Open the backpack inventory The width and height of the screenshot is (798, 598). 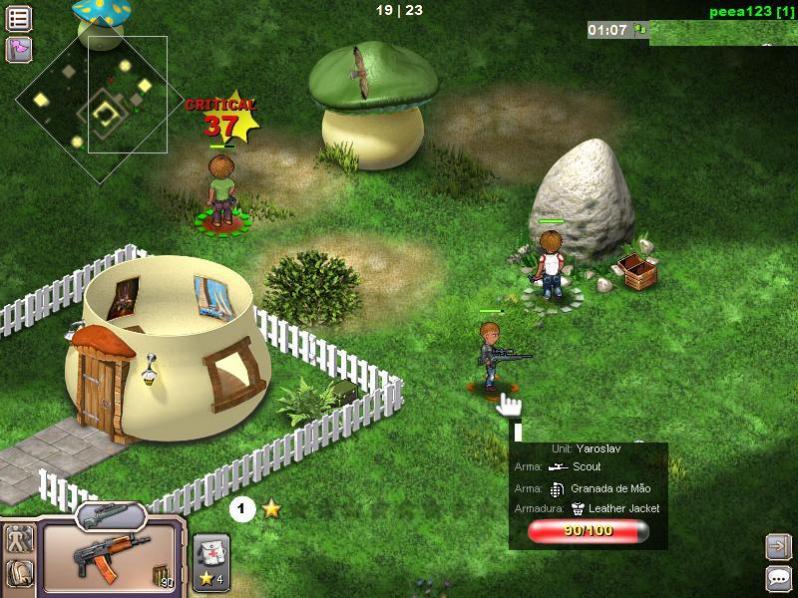click(x=20, y=573)
